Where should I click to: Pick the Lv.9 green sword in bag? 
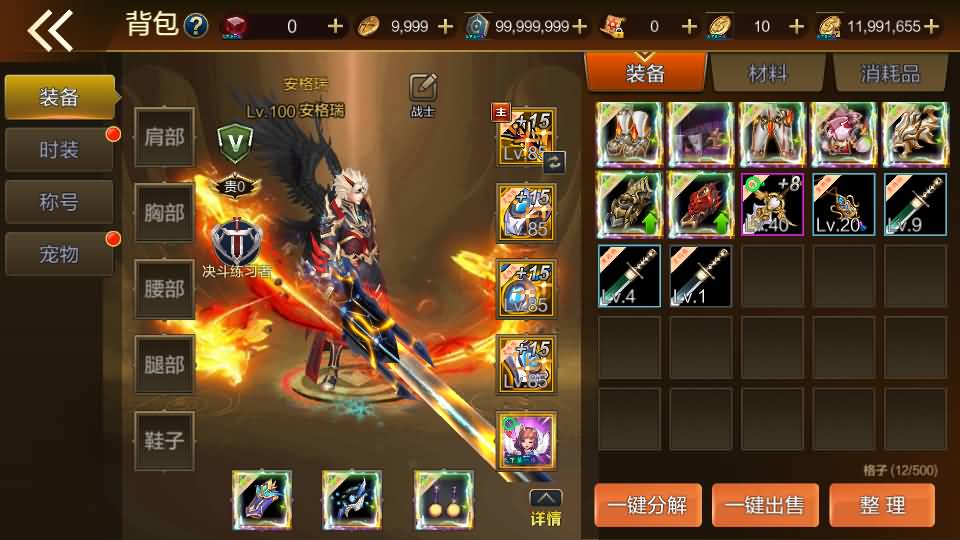pos(915,204)
